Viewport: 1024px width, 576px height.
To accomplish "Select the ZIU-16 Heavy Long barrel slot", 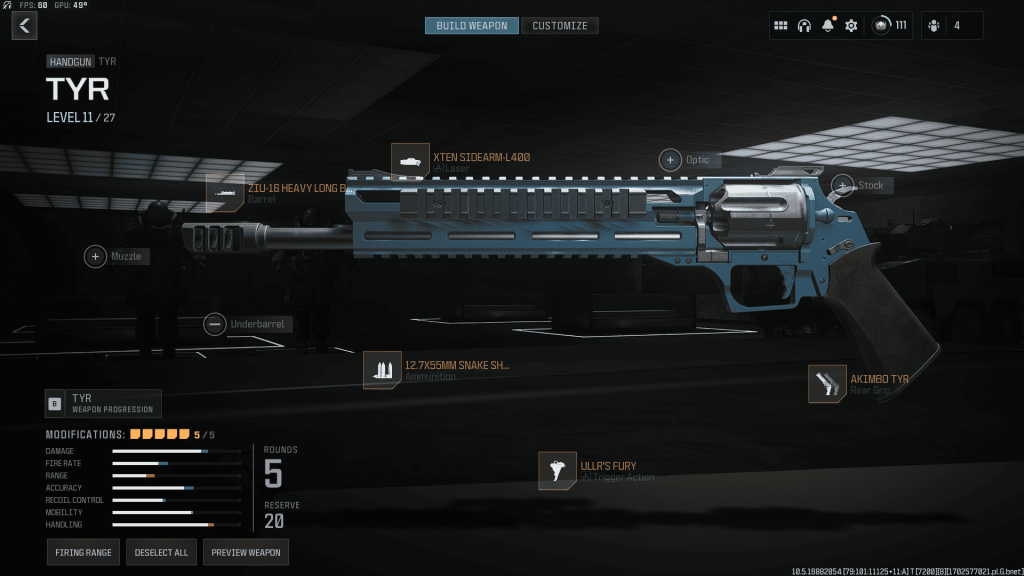I will [x=225, y=192].
